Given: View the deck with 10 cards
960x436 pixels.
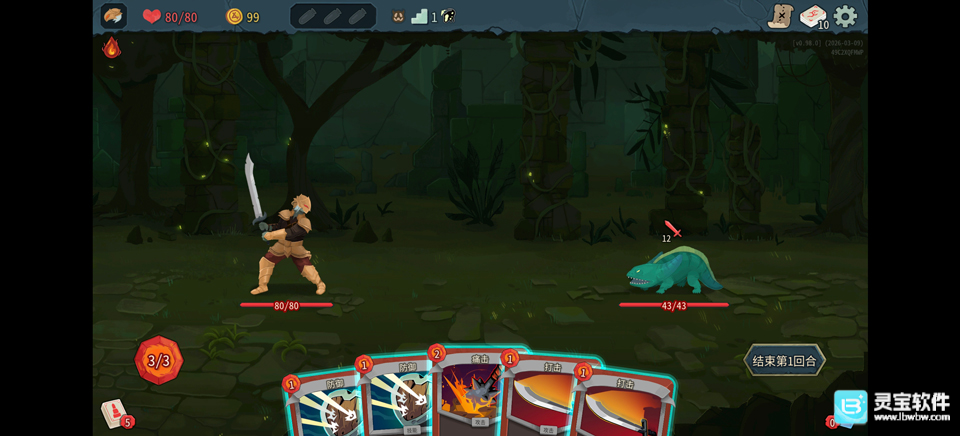Looking at the screenshot, I should (813, 17).
